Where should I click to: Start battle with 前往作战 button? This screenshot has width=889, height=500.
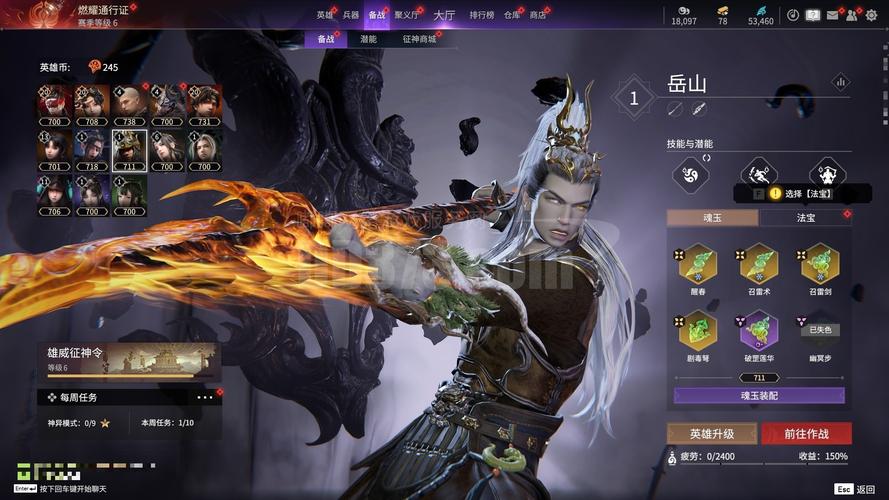[x=806, y=433]
